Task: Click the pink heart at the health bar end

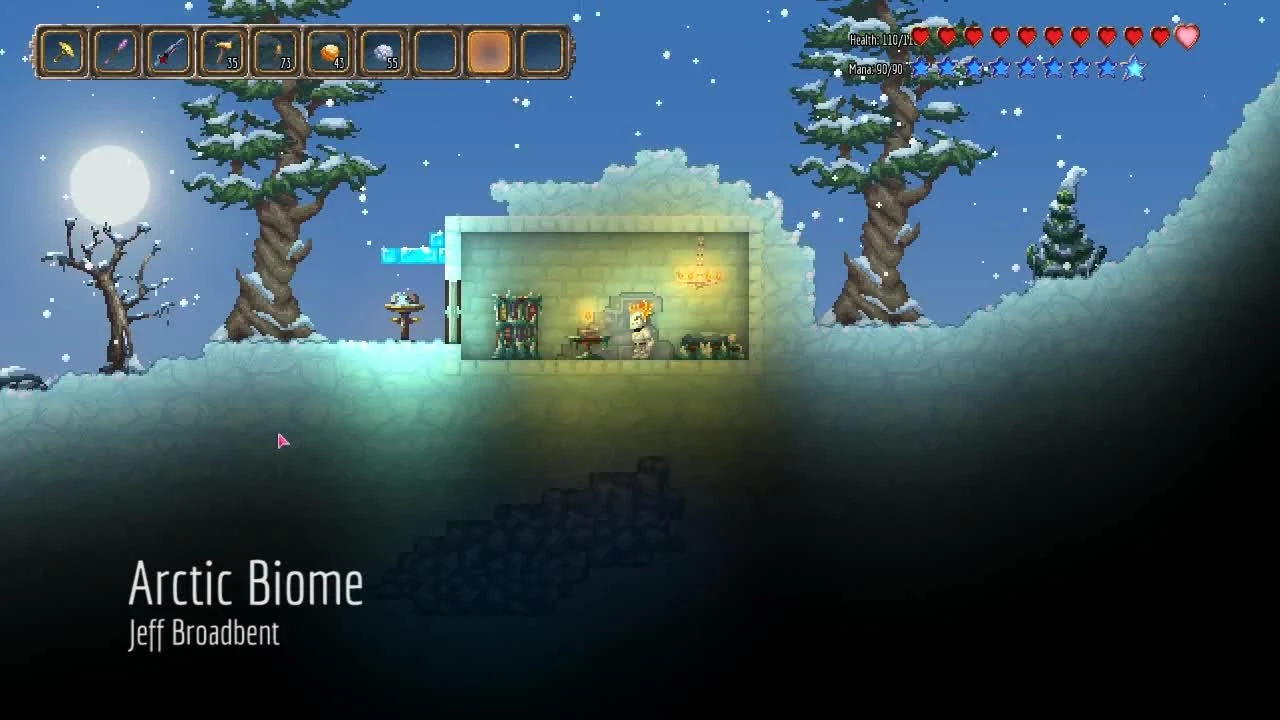Action: (1184, 37)
